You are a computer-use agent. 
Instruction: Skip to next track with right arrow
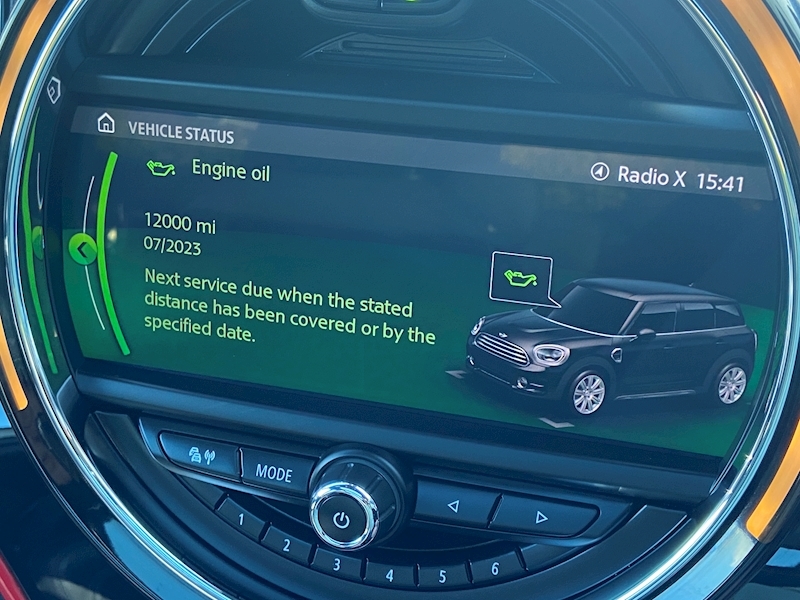[x=541, y=517]
